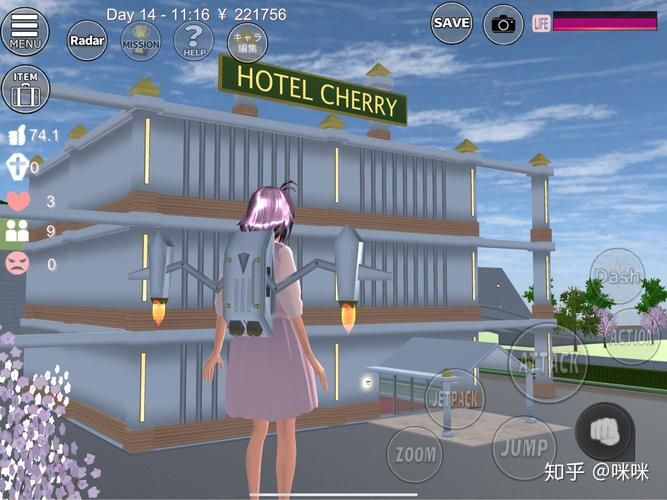Tap the Dash button
The width and height of the screenshot is (667, 500).
tap(616, 275)
